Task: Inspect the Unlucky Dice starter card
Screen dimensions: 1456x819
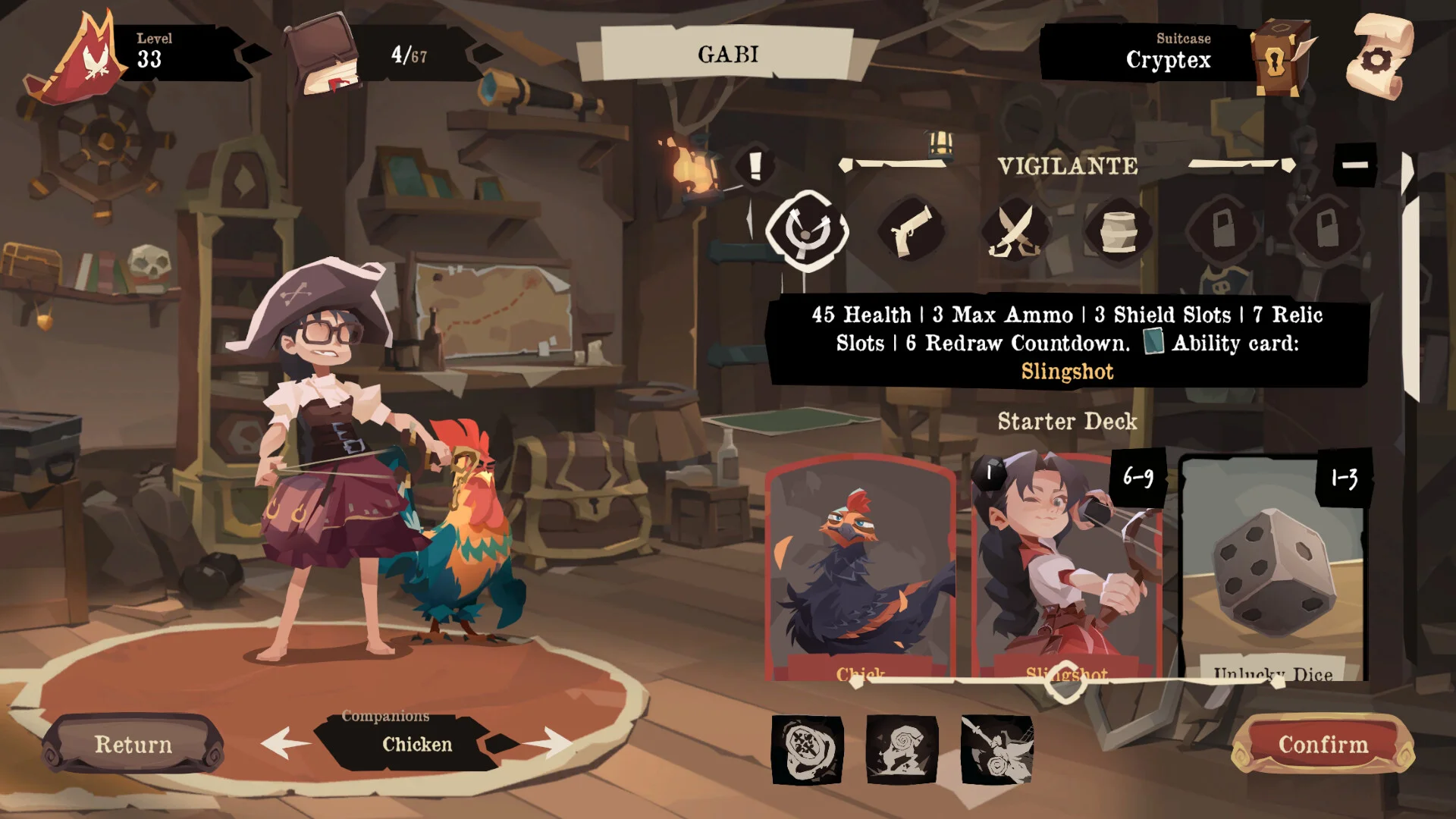Action: coord(1274,565)
